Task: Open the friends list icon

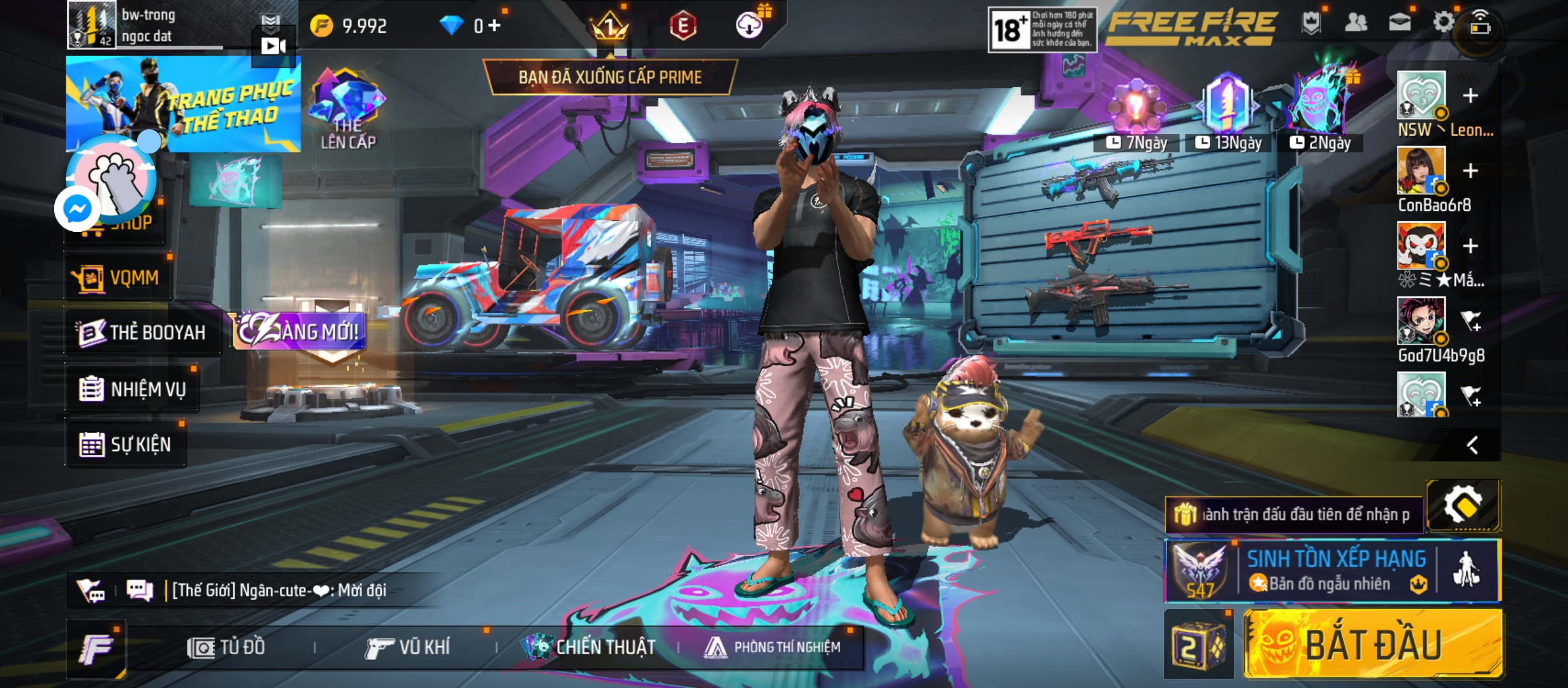Action: (1356, 24)
